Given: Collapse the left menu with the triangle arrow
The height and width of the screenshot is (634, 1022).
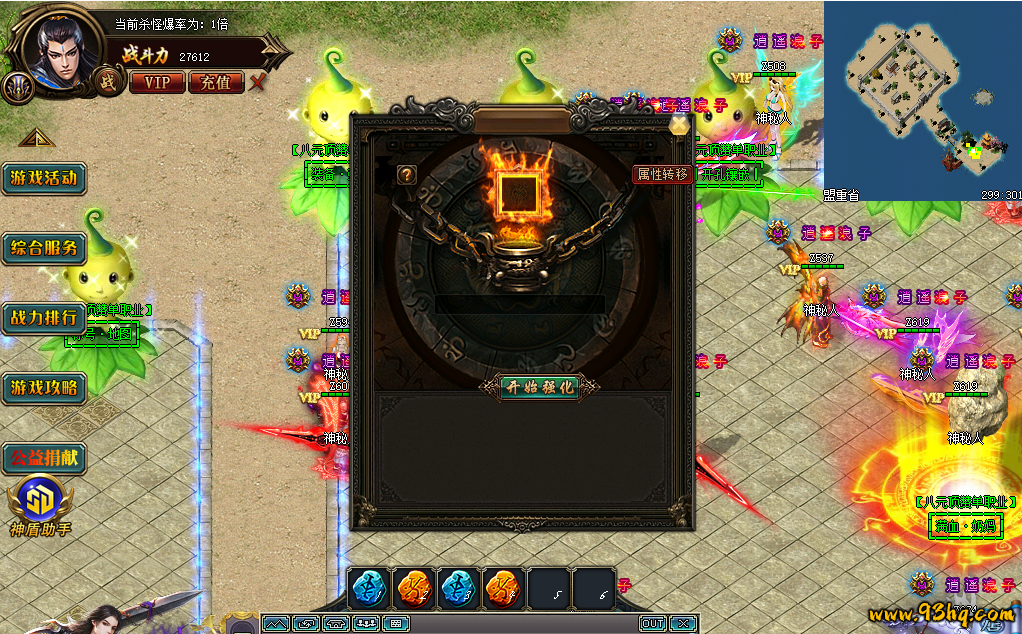Looking at the screenshot, I should 33,138.
